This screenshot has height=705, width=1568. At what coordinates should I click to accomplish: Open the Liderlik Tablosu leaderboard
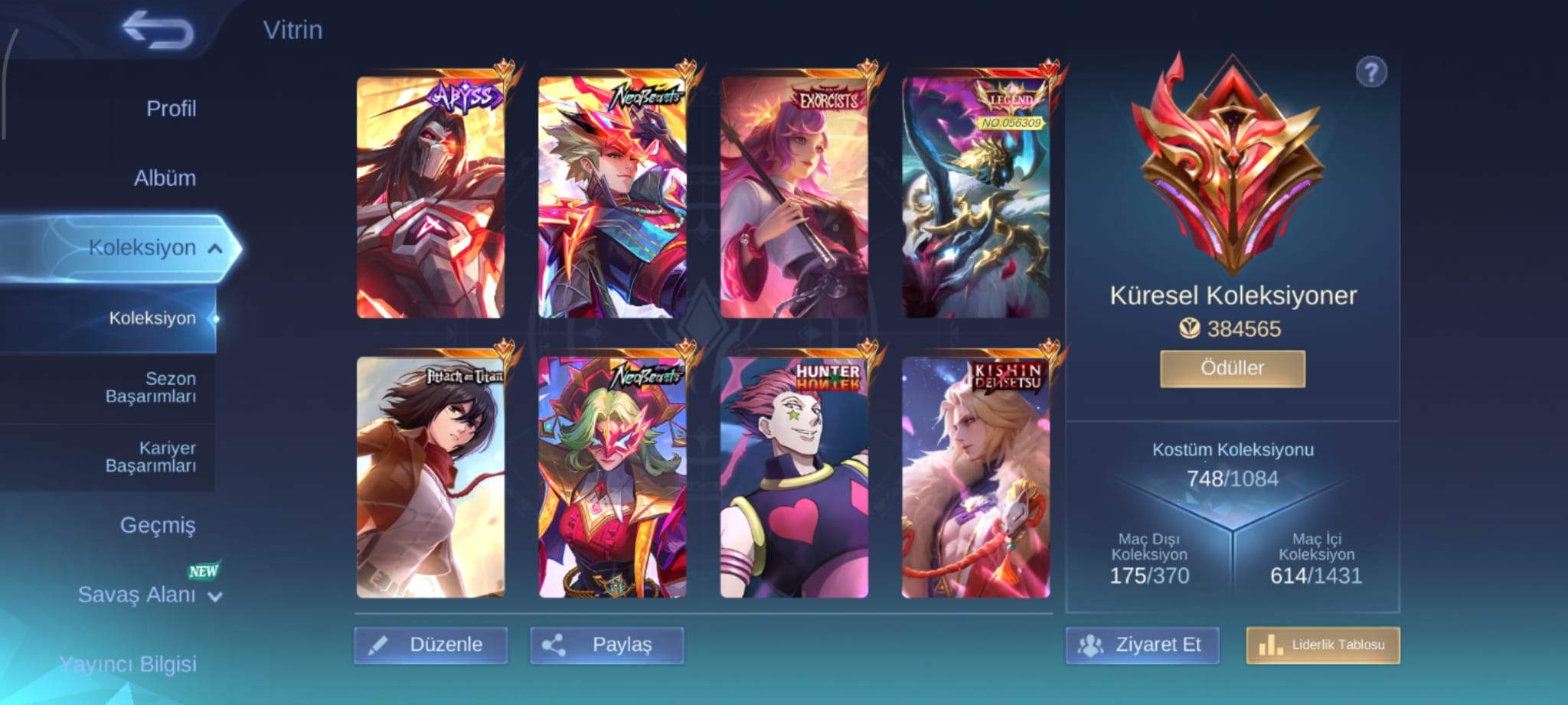click(x=1322, y=645)
